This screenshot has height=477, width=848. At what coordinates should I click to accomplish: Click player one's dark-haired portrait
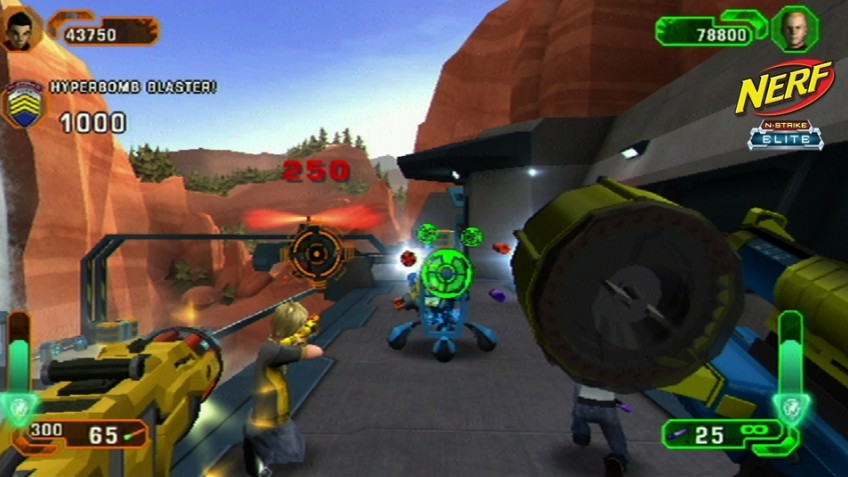[x=20, y=30]
